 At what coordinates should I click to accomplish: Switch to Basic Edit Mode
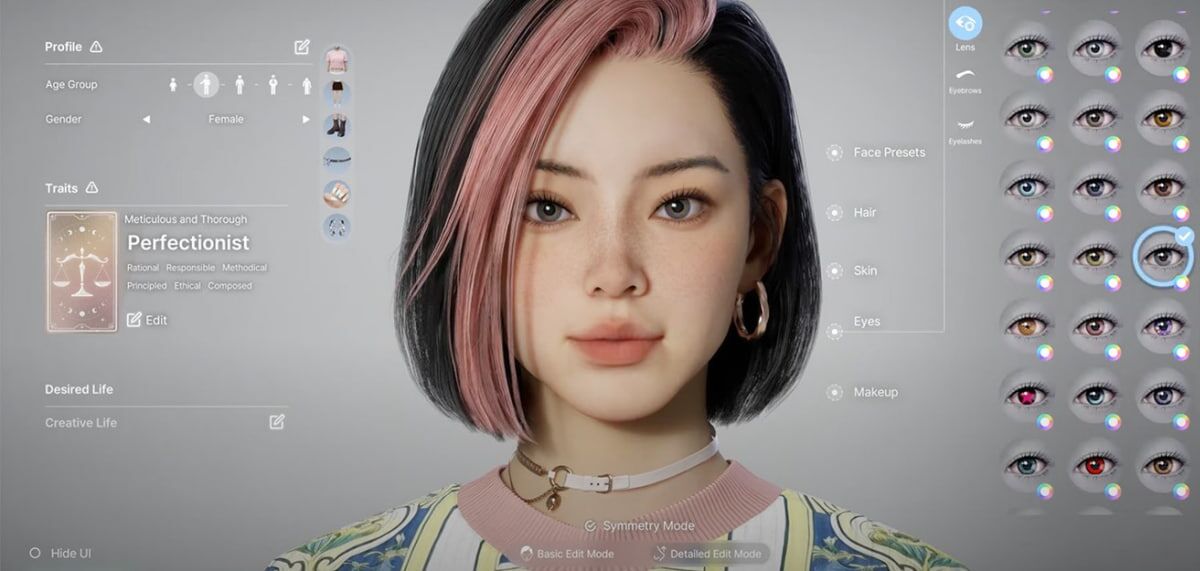[570, 553]
